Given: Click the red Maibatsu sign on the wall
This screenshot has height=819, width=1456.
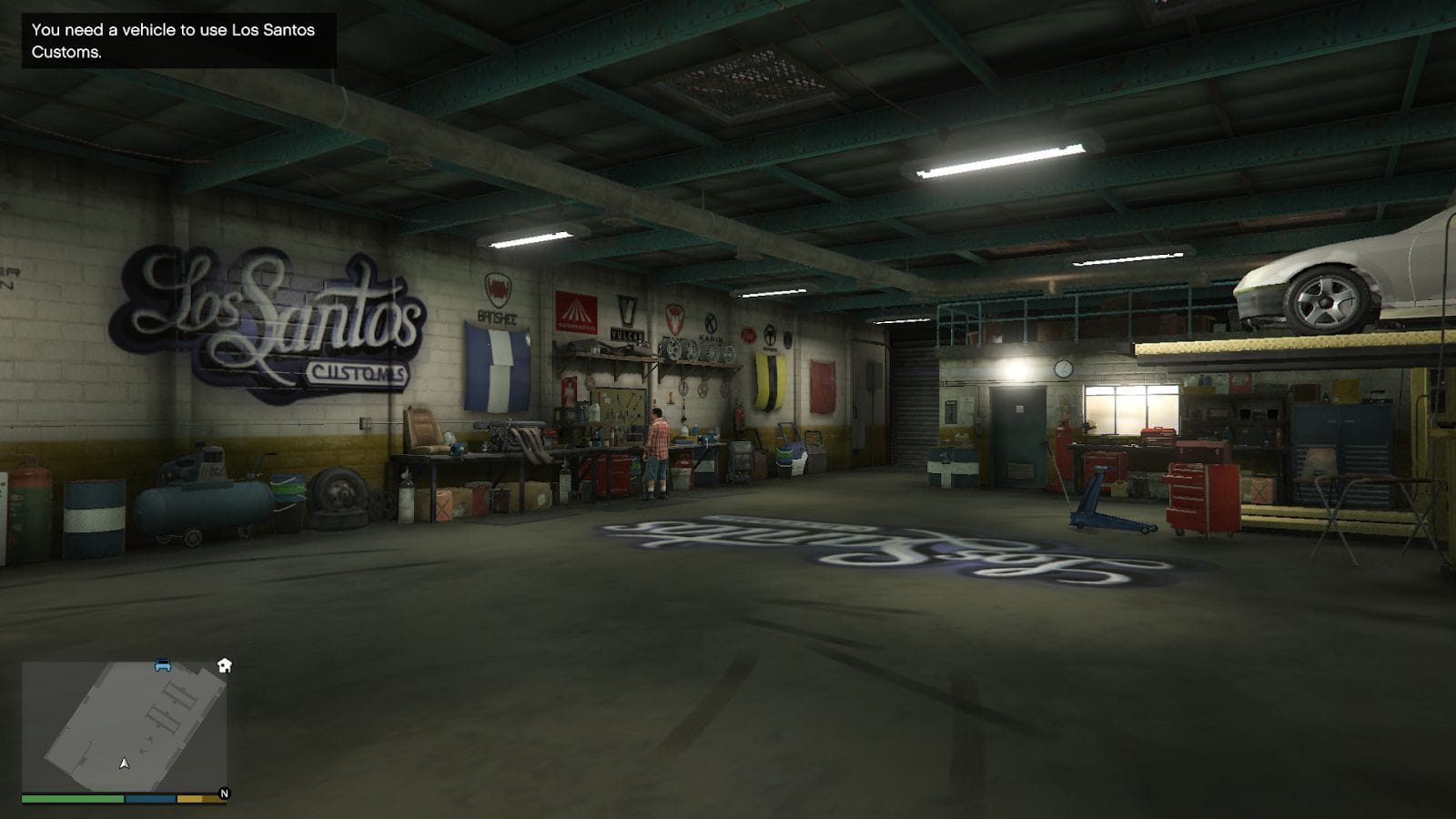Looking at the screenshot, I should (x=575, y=314).
